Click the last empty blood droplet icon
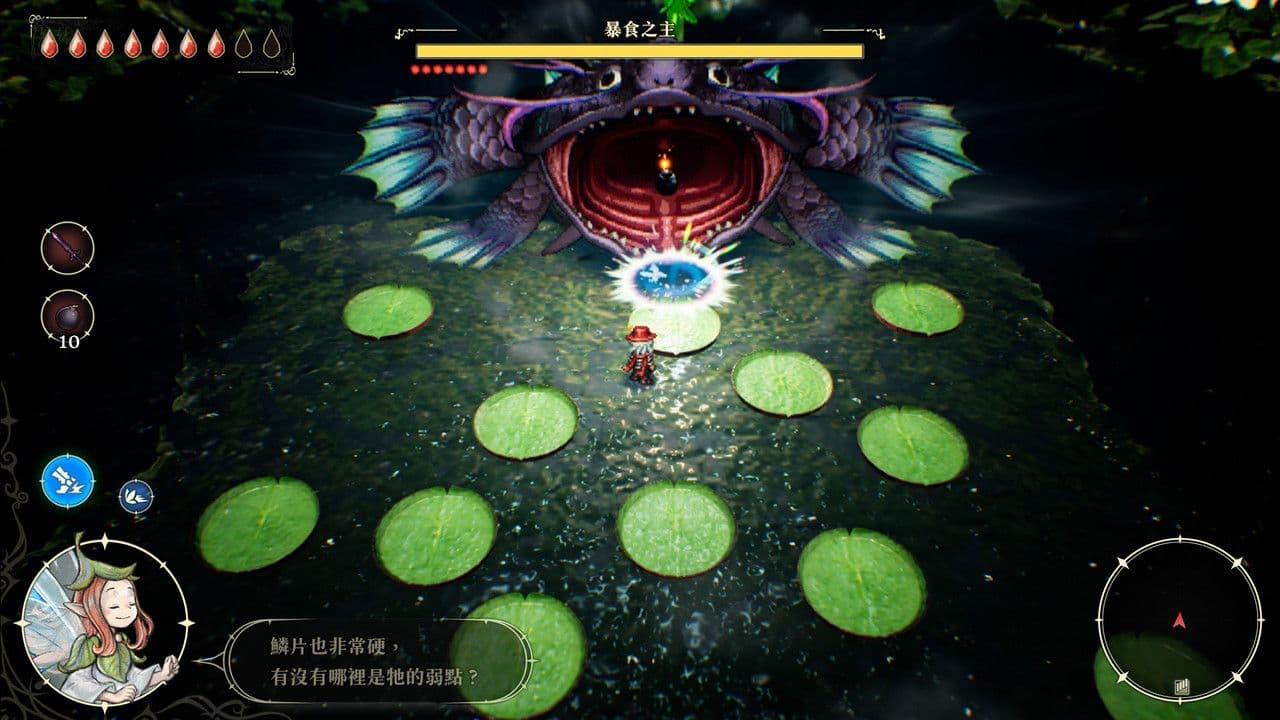This screenshot has width=1280, height=720. (273, 45)
